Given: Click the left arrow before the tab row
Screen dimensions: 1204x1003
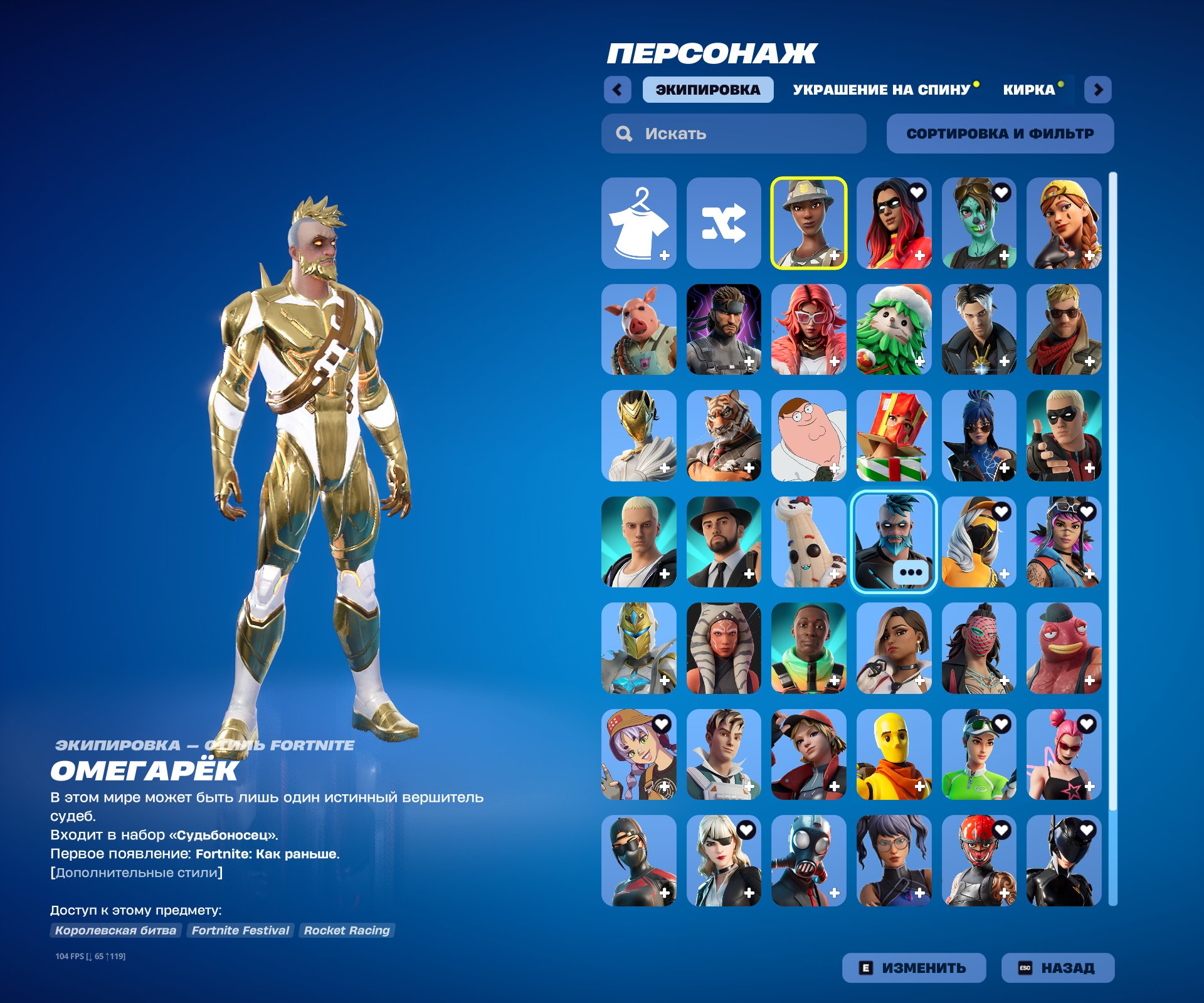Looking at the screenshot, I should [x=618, y=90].
